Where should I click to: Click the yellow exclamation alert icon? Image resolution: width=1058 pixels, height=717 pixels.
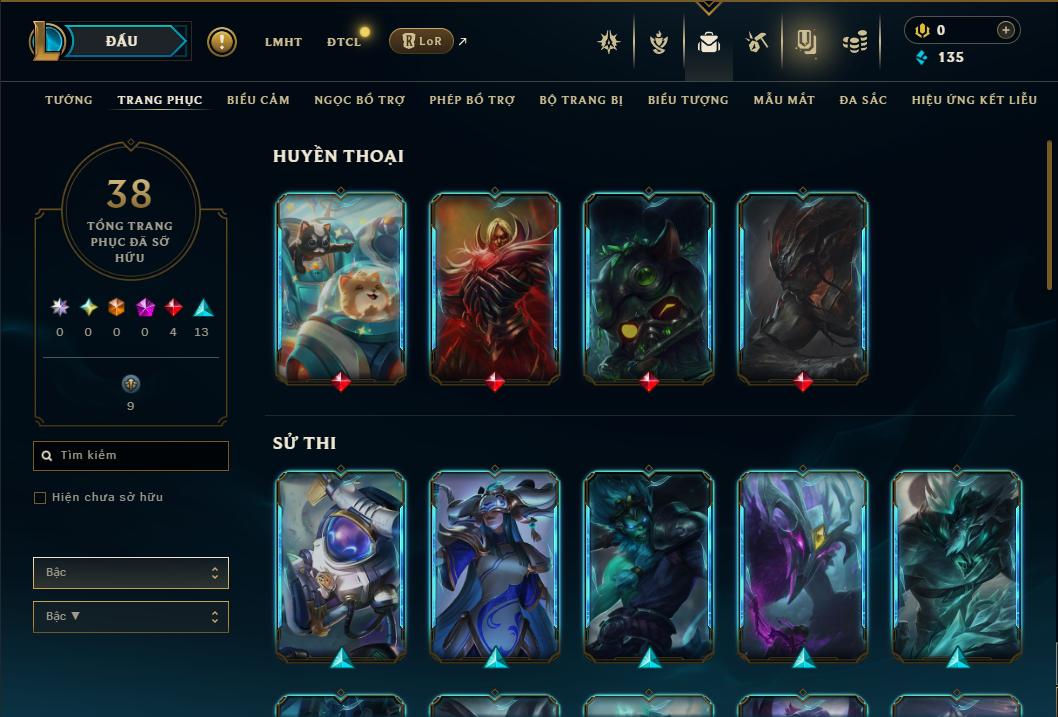[x=222, y=42]
